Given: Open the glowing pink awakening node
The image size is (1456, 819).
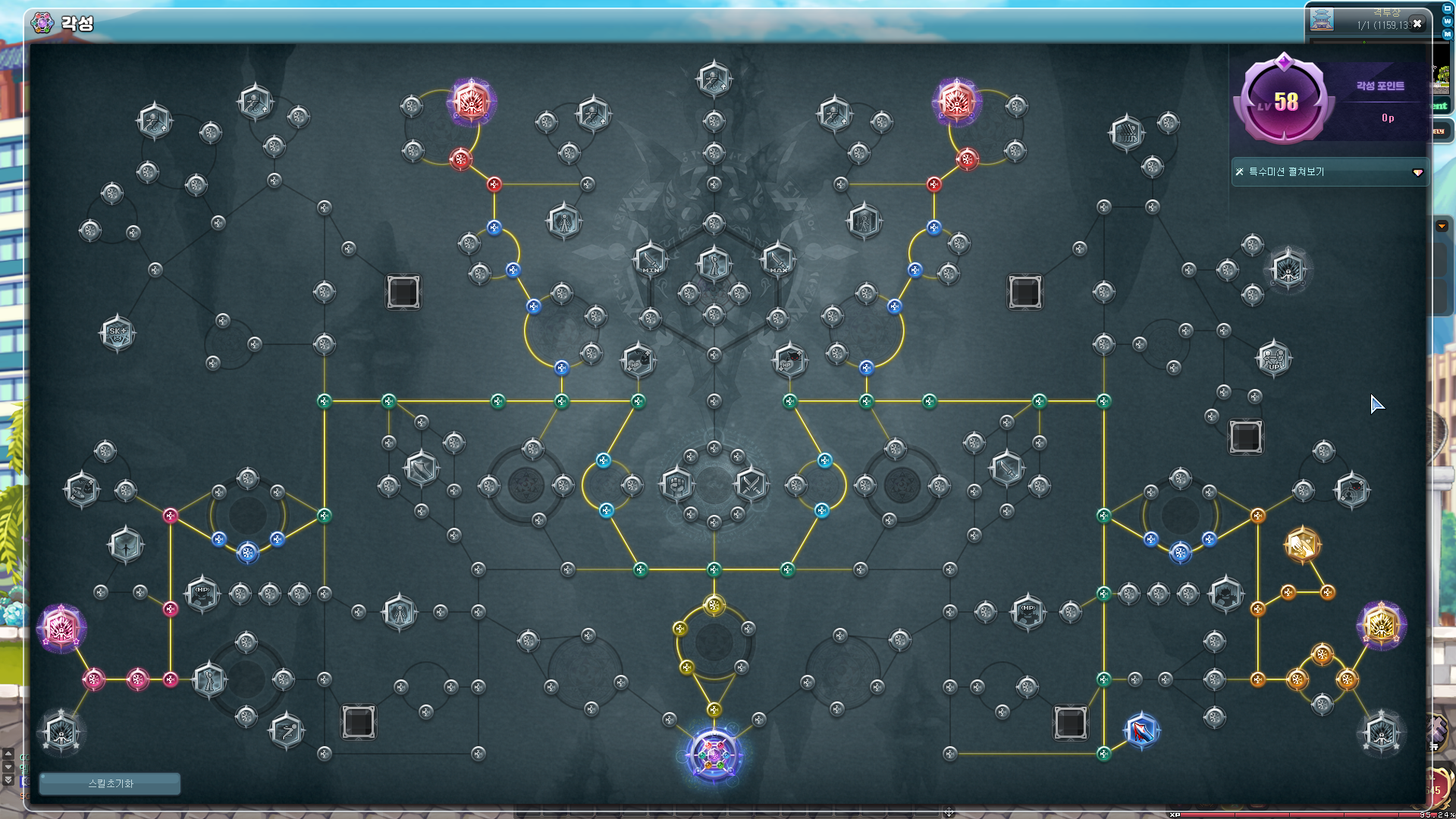Looking at the screenshot, I should pos(61,628).
